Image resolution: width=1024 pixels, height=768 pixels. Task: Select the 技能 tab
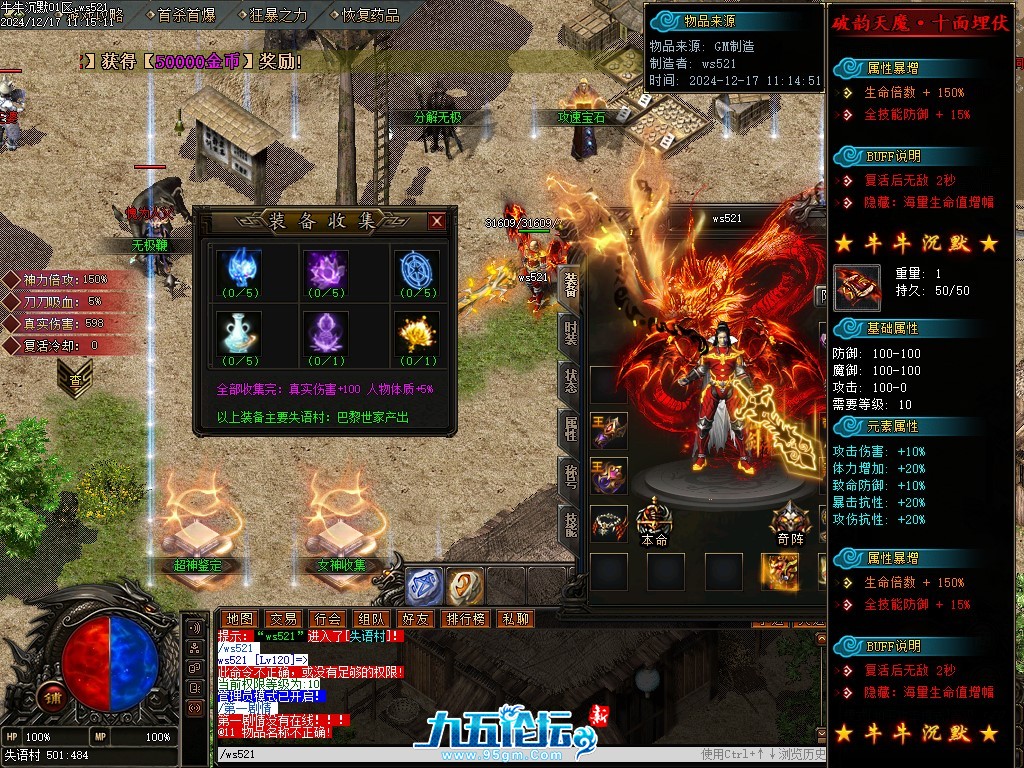[x=570, y=524]
